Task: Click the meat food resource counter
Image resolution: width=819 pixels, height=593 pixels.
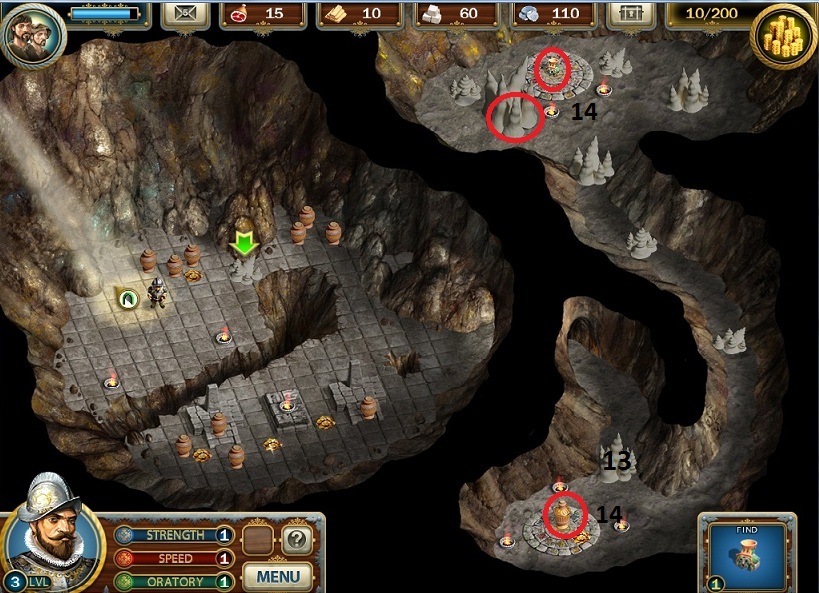Action: [261, 14]
